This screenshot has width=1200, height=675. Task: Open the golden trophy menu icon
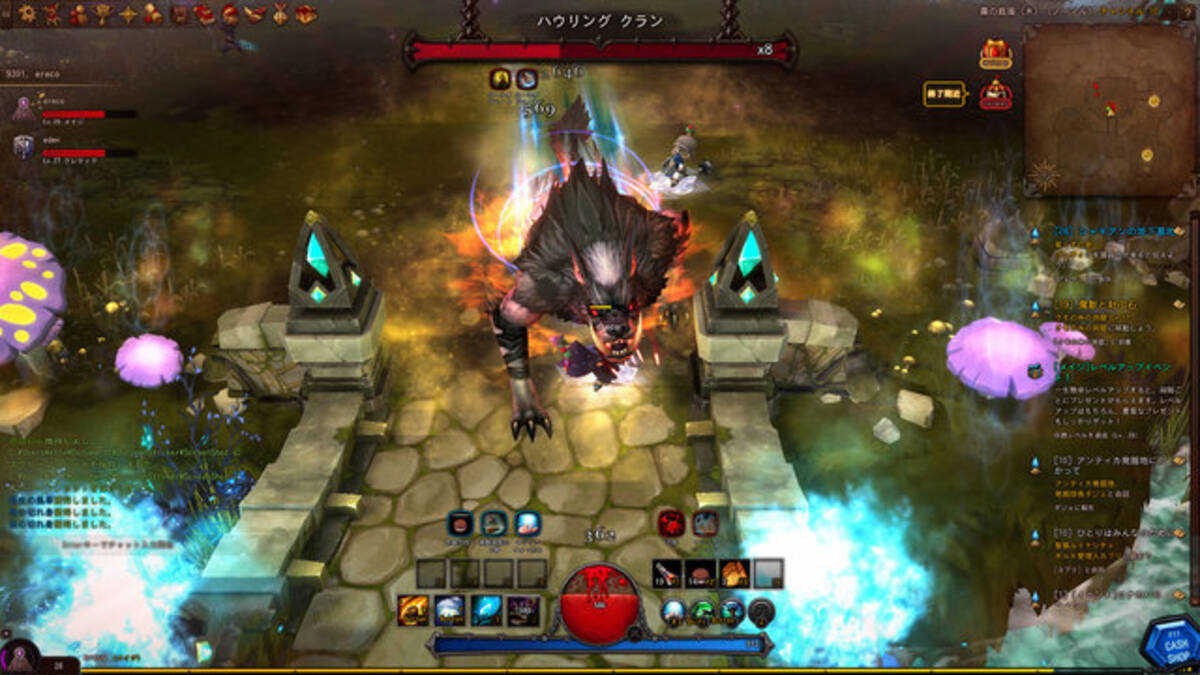[103, 14]
